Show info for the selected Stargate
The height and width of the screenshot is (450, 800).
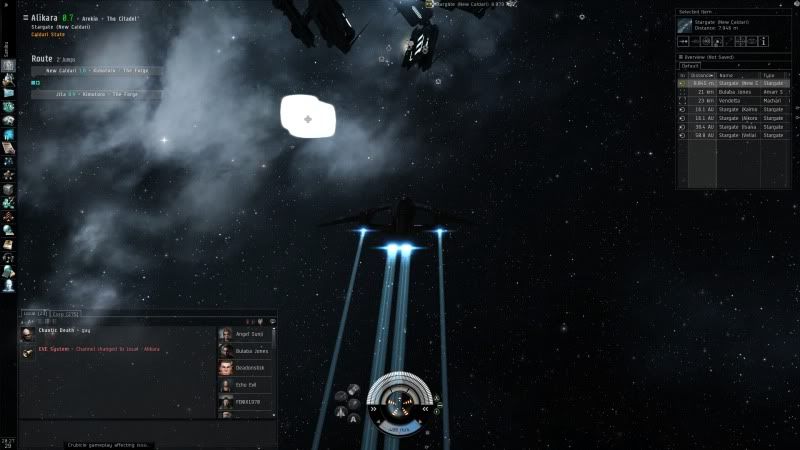(x=764, y=42)
